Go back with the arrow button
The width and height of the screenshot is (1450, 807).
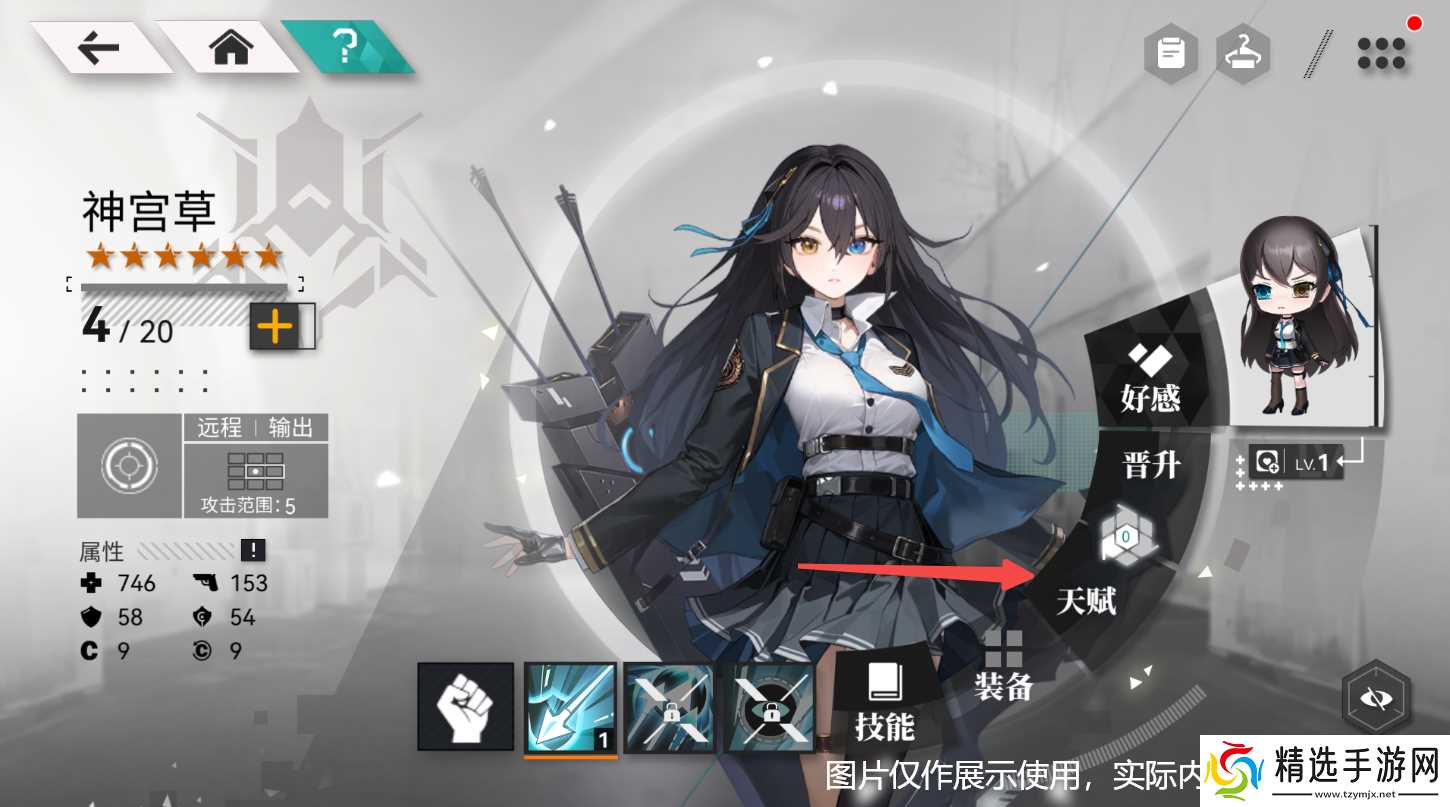pos(98,48)
